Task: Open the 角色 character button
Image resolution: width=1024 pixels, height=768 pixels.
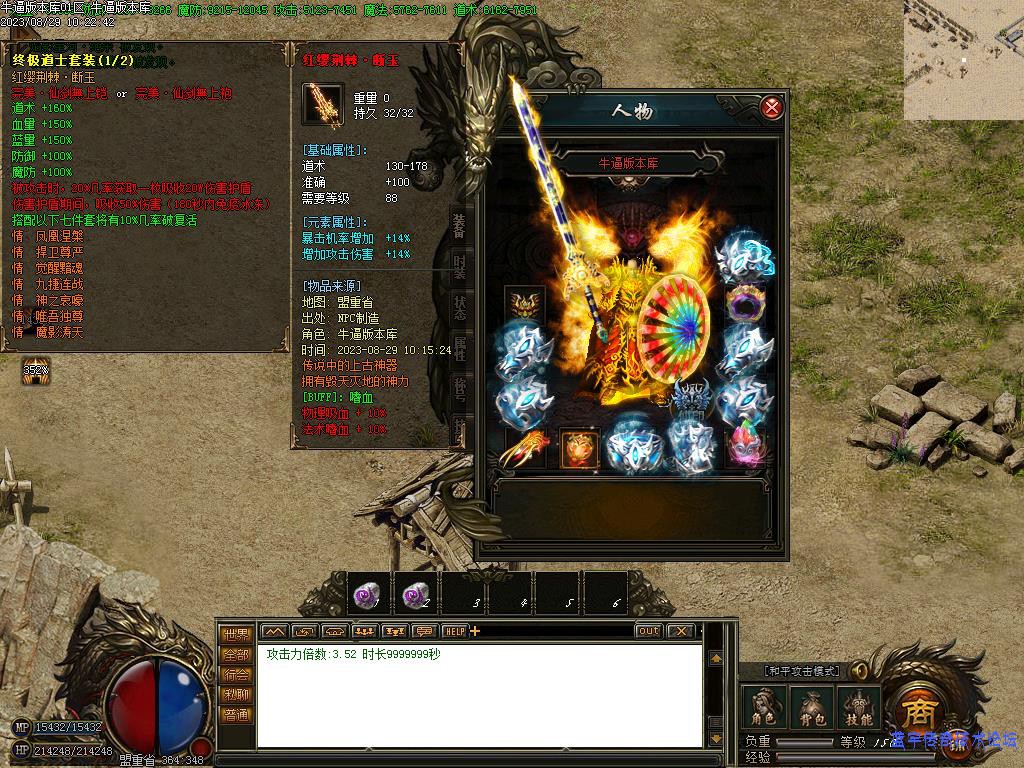Action: 763,707
